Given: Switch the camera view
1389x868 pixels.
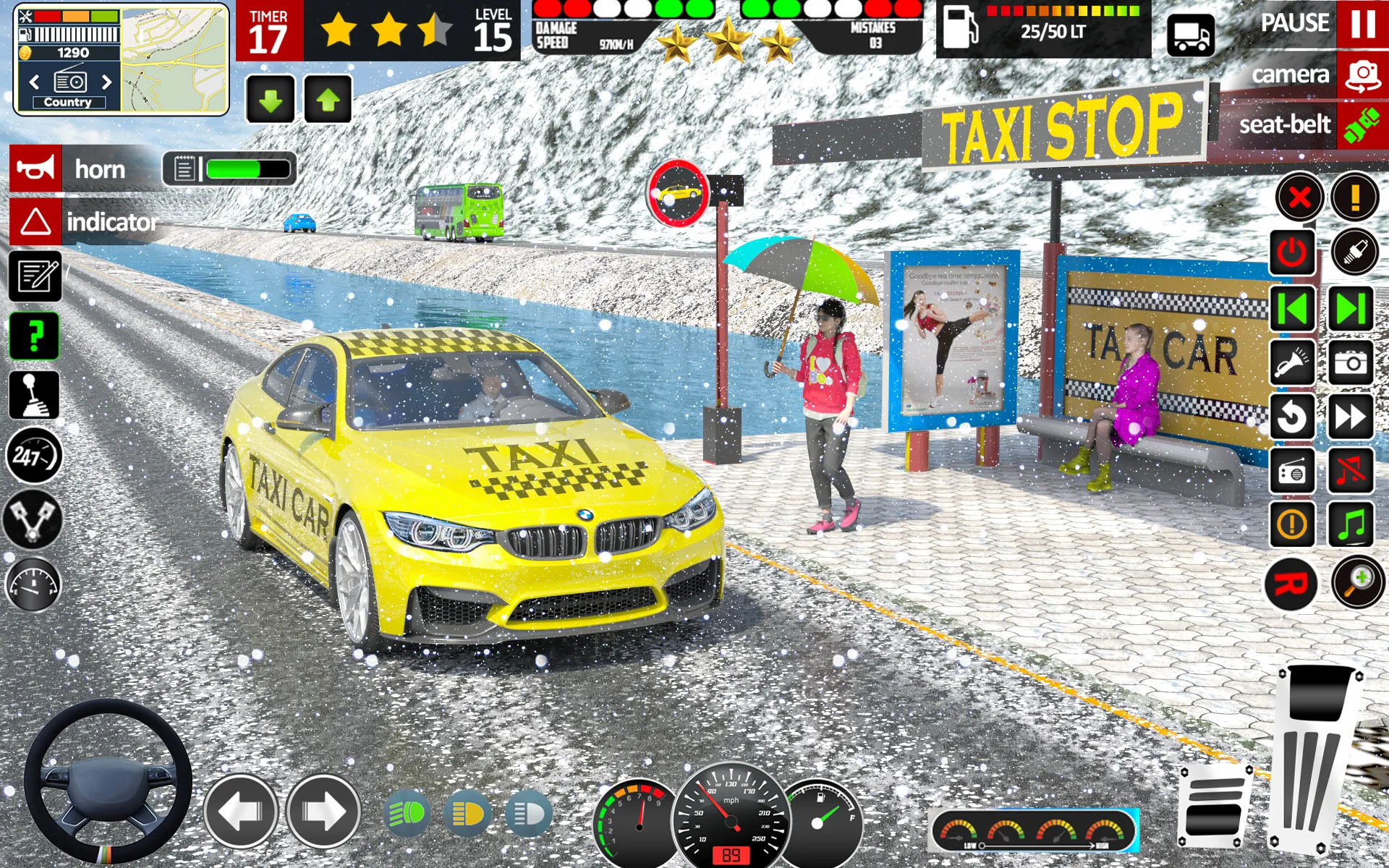Looking at the screenshot, I should click(x=1362, y=75).
